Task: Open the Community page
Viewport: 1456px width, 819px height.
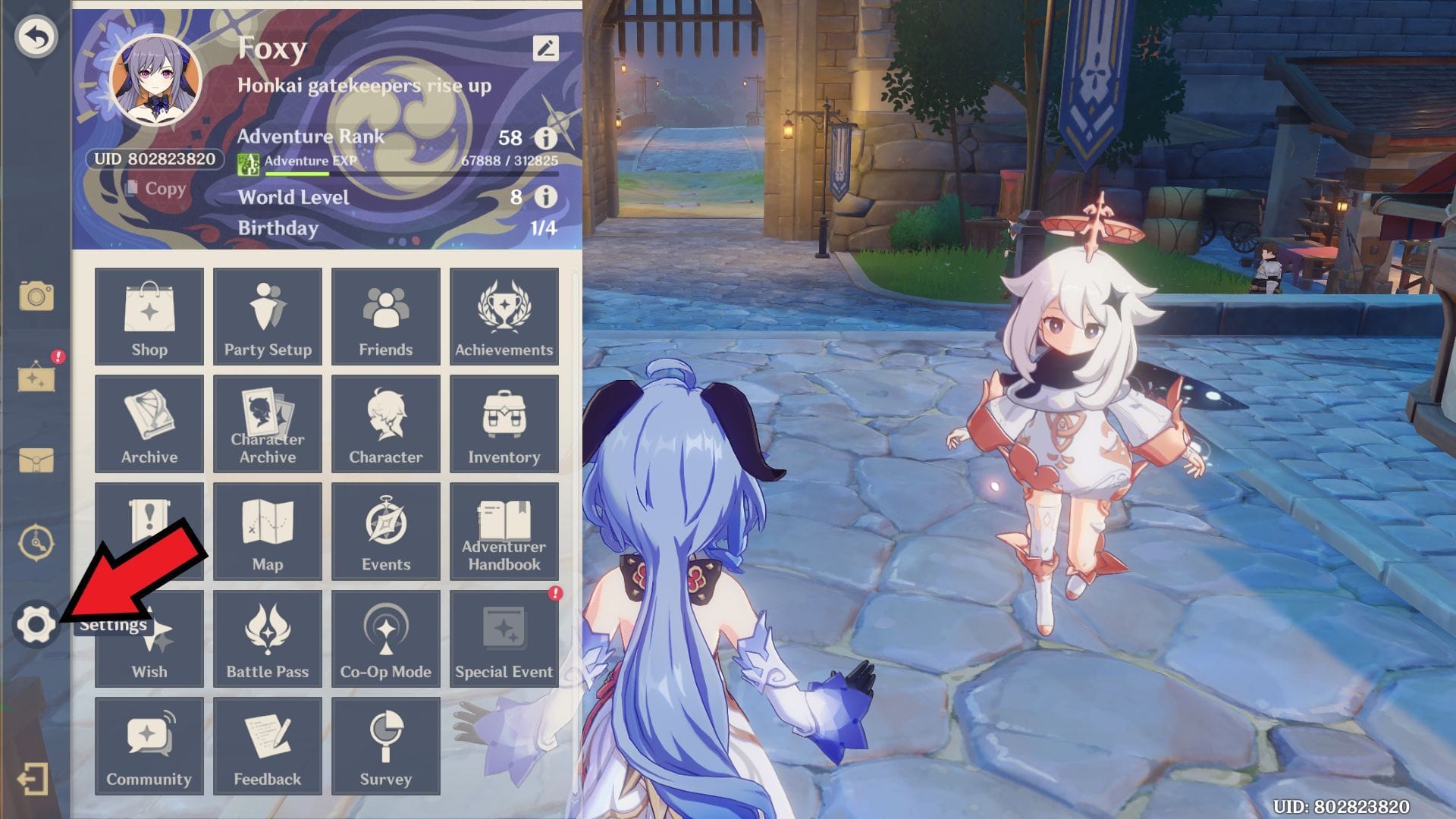Action: (x=149, y=745)
